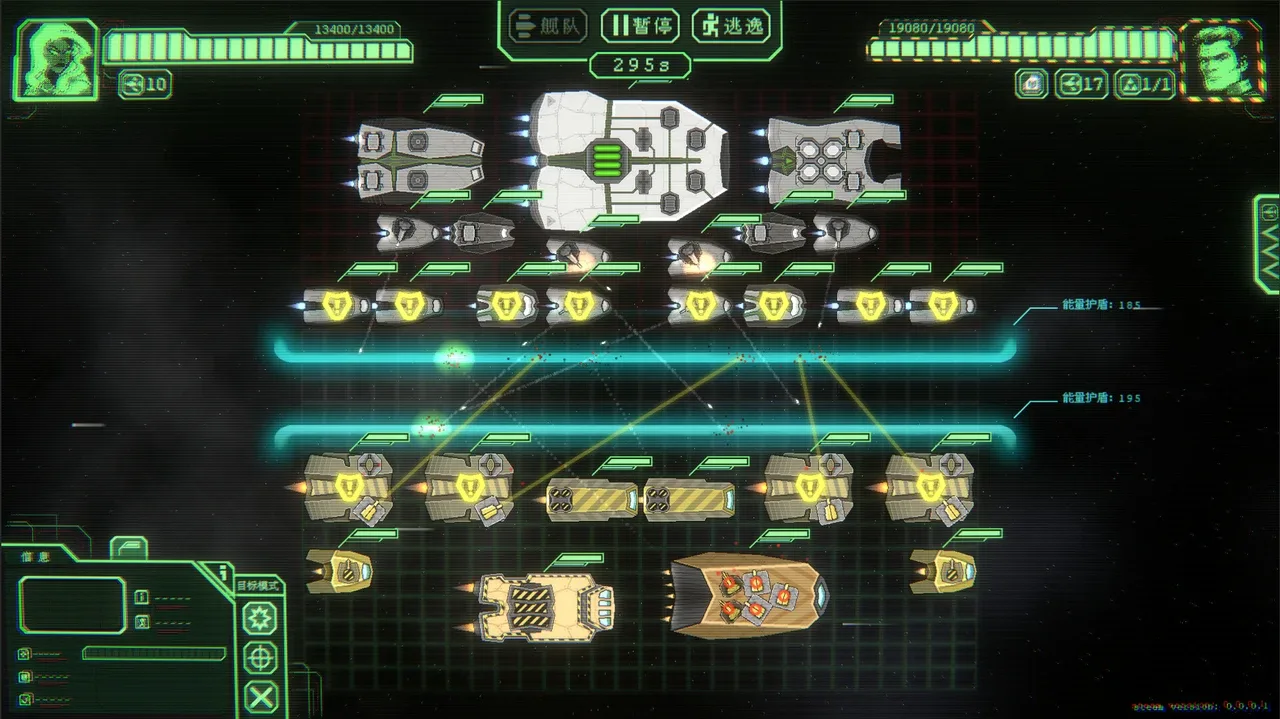Open the fleet (舰队) panel
Screen dimensions: 1280x719
pyautogui.click(x=547, y=24)
